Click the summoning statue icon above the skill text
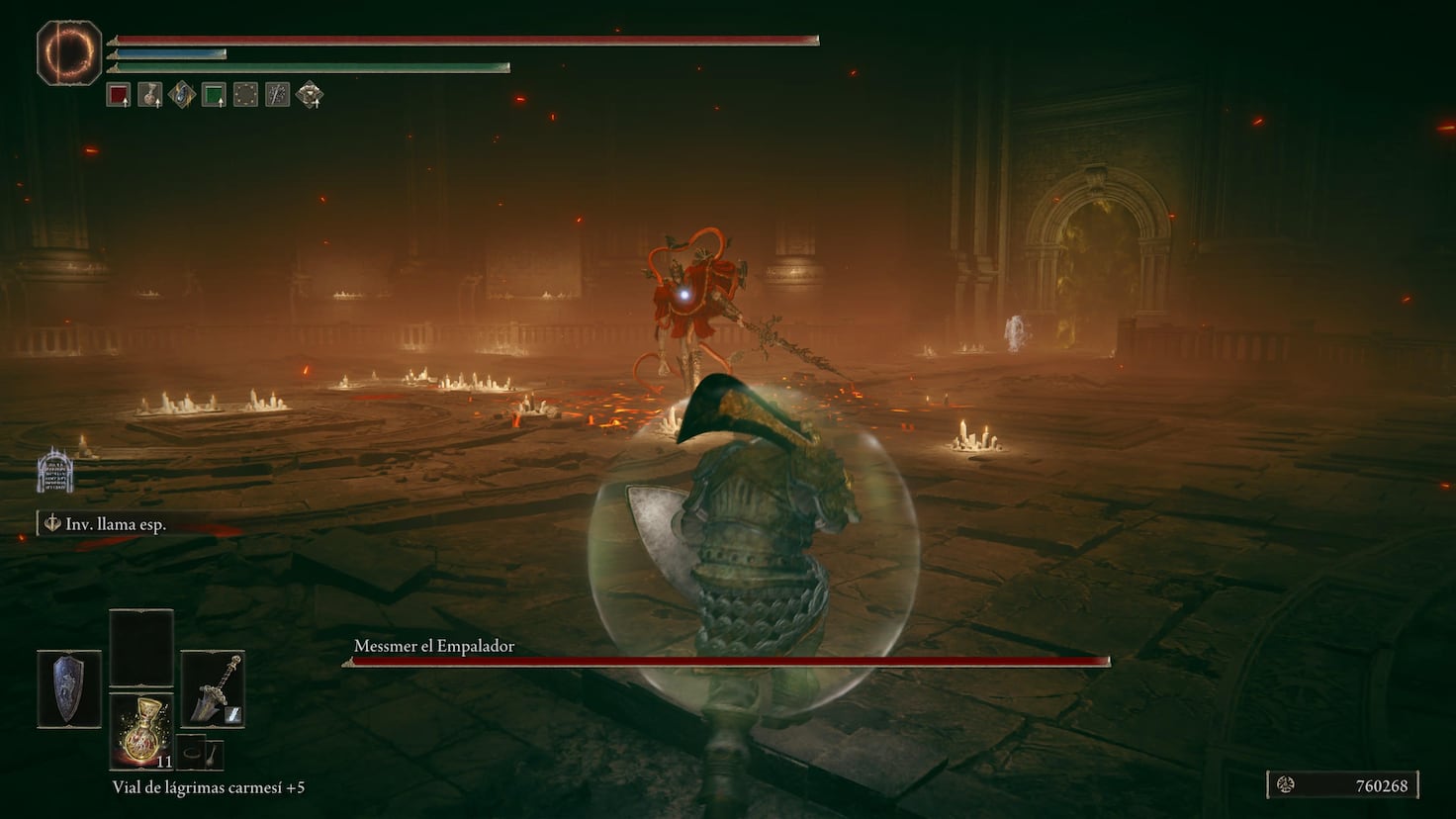The width and height of the screenshot is (1456, 819). pyautogui.click(x=55, y=472)
